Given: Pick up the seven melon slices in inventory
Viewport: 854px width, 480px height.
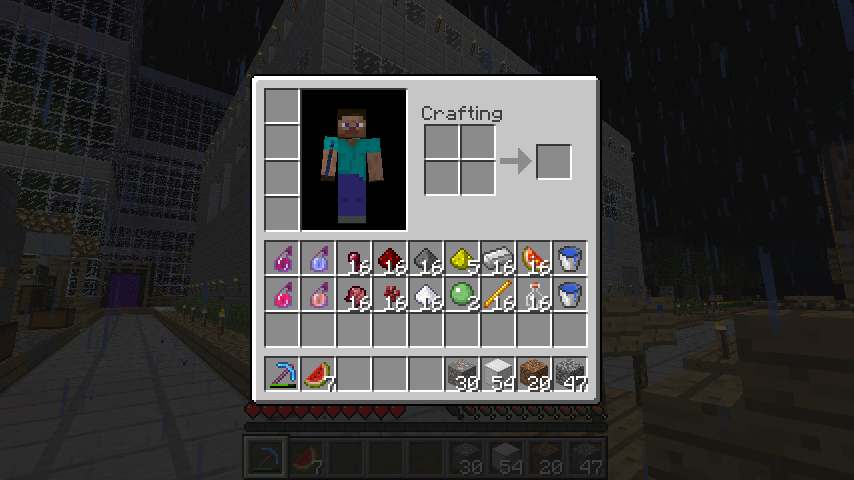Looking at the screenshot, I should point(319,375).
